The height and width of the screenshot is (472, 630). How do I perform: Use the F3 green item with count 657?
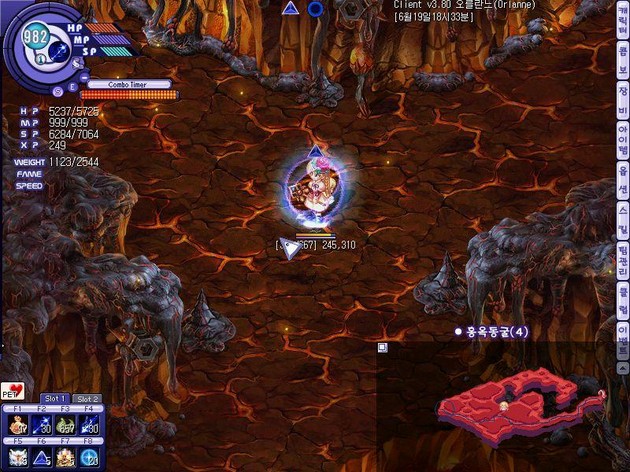(66, 427)
